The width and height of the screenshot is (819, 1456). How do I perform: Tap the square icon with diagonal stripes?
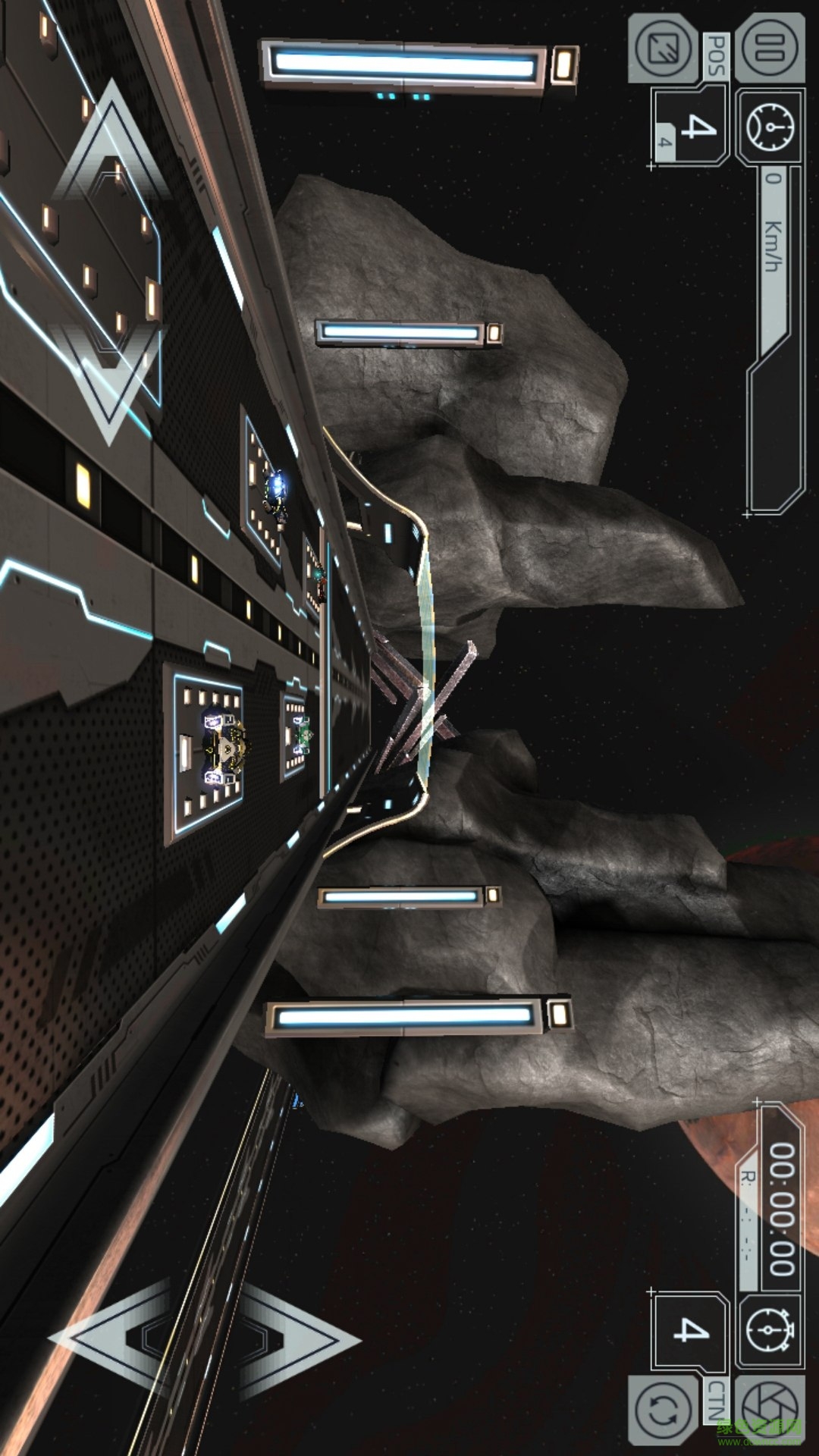pos(663,49)
